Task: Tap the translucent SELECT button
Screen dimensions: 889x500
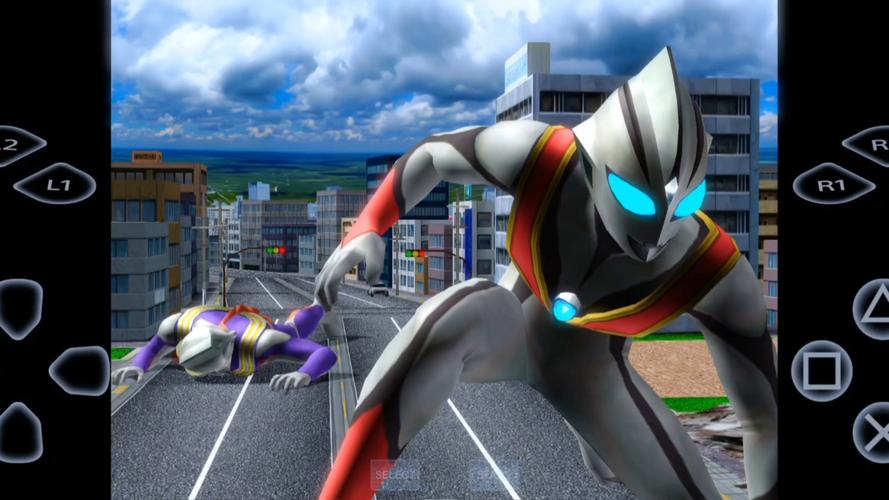Action: click(x=395, y=474)
